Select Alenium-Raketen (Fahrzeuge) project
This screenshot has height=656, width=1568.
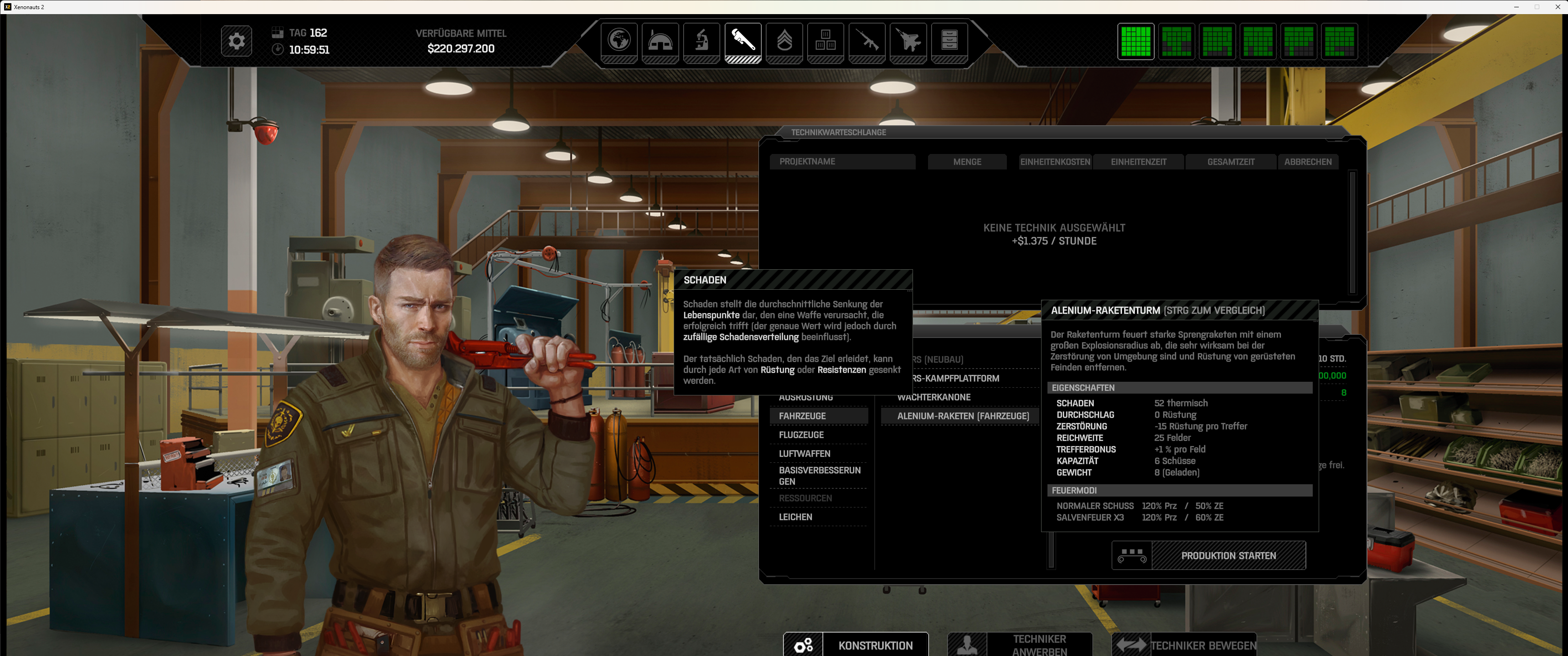[x=962, y=416]
